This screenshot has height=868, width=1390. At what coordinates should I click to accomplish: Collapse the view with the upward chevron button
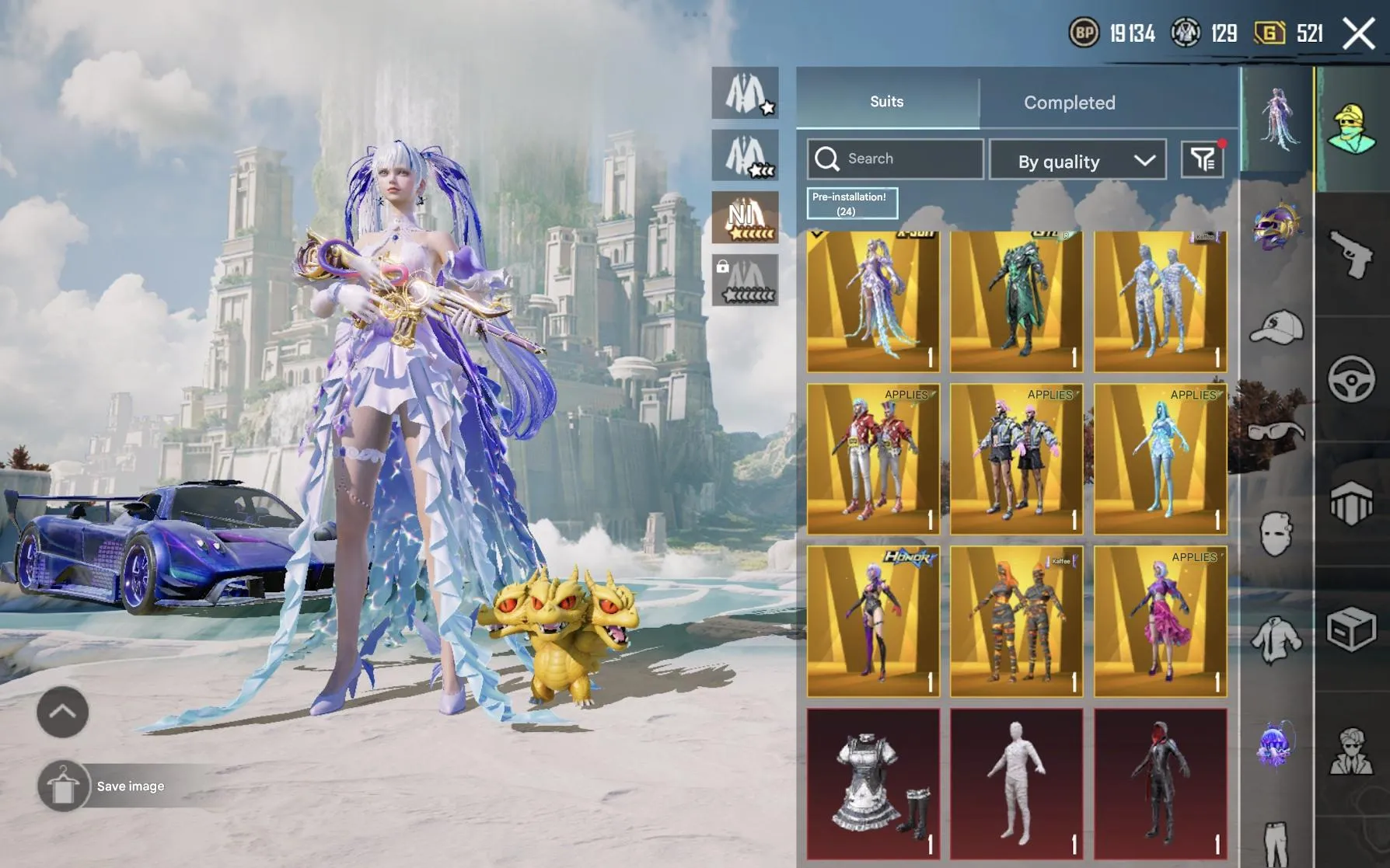[62, 712]
